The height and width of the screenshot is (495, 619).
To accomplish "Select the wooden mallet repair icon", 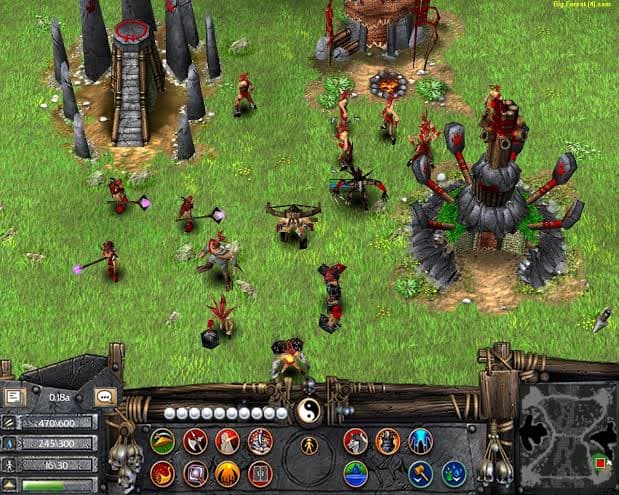I will [x=421, y=472].
